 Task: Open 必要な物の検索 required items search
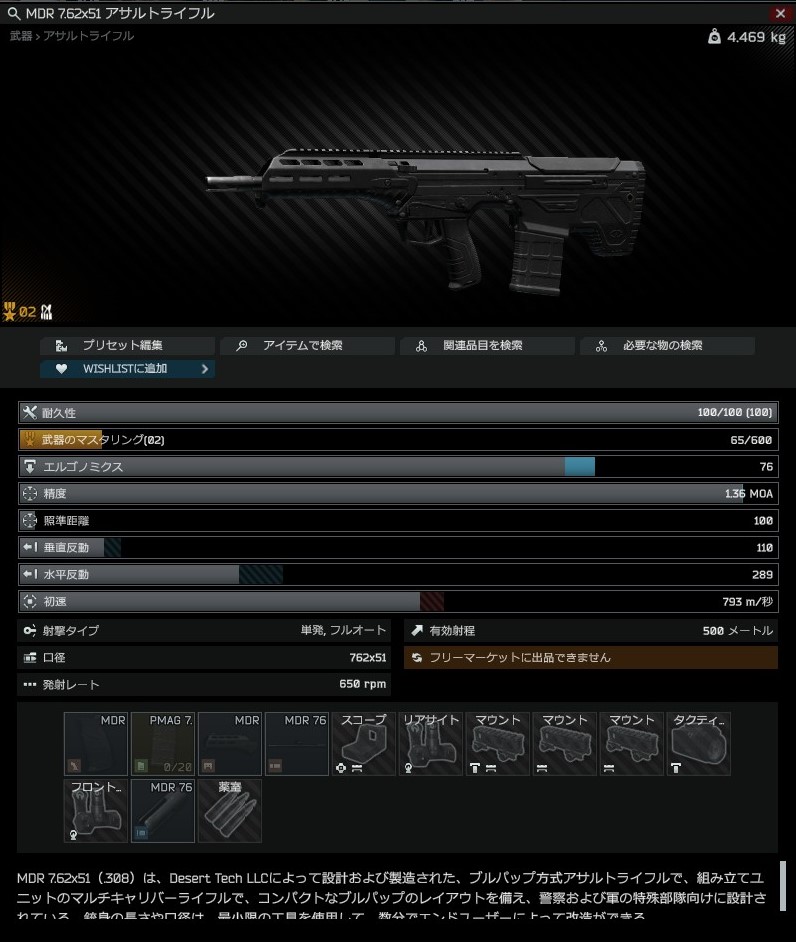(x=667, y=346)
